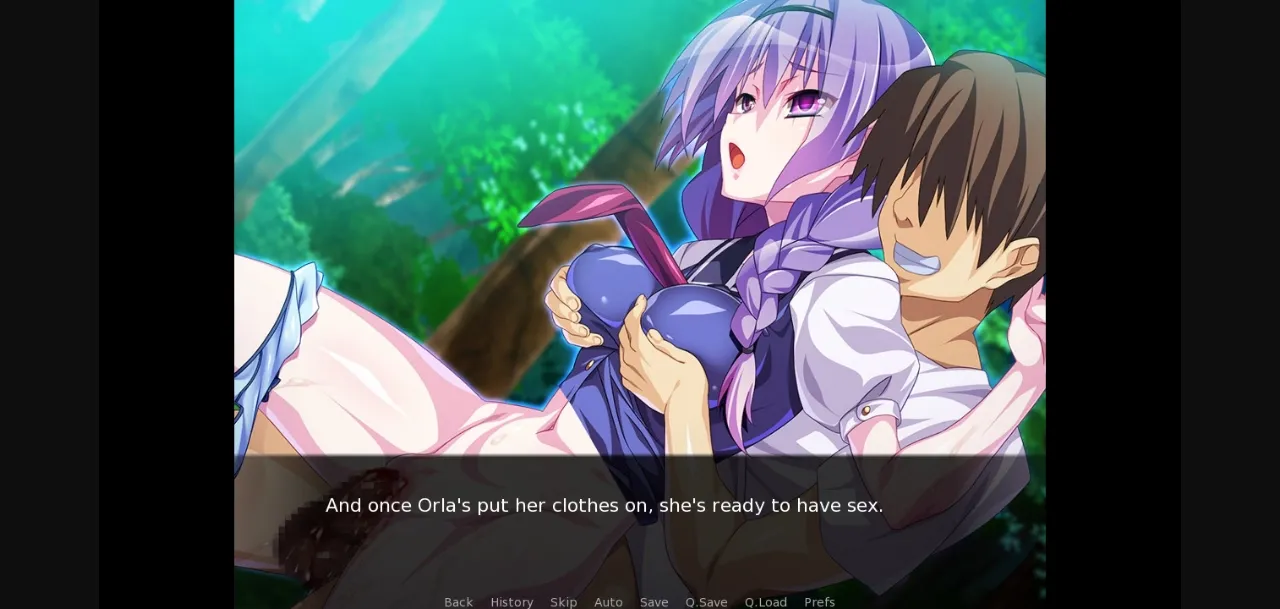1280x609 pixels.
Task: Quick load with Q.Load
Action: click(765, 602)
